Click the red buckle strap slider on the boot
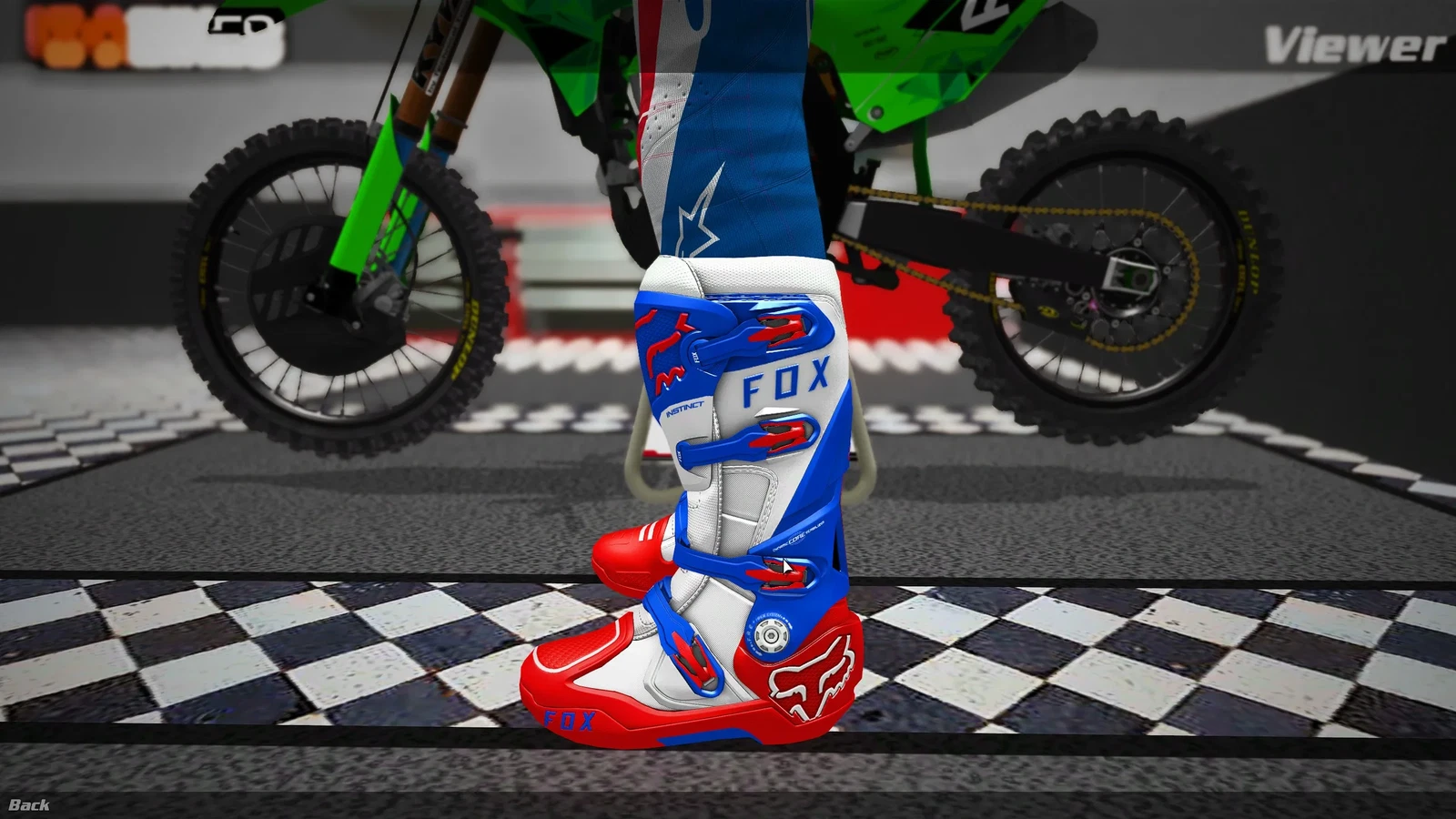Viewport: 1456px width, 819px height. click(690, 657)
